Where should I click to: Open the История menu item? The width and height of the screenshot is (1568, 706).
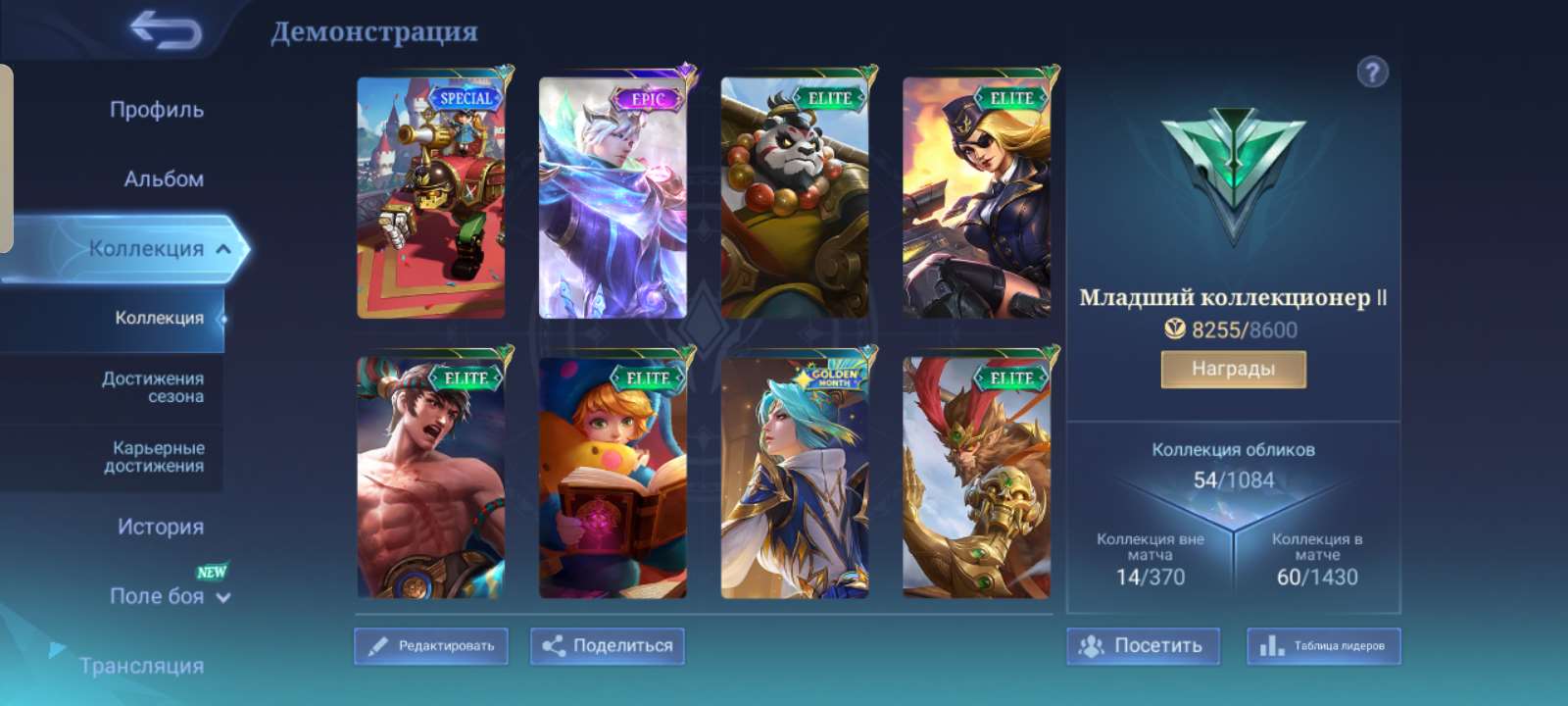pos(160,527)
